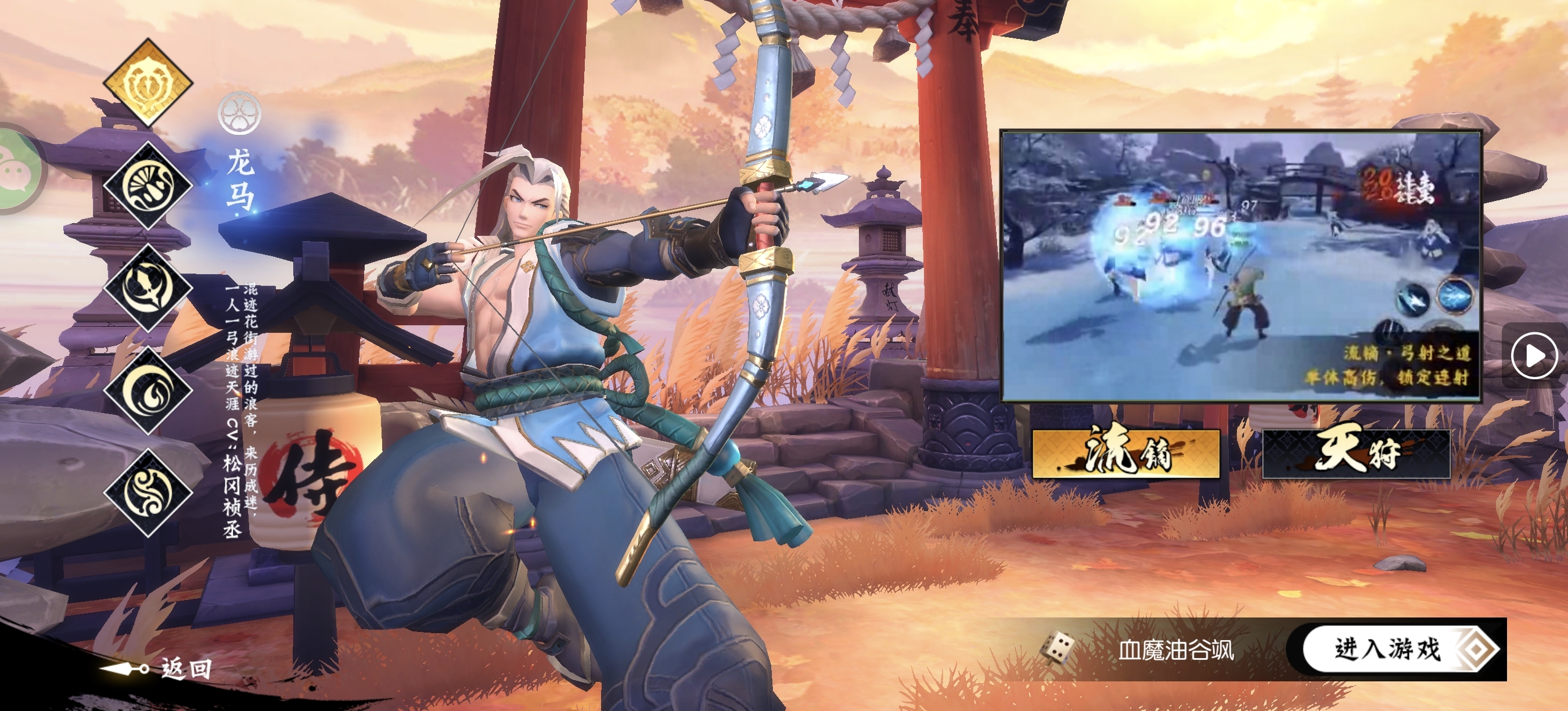Switch to the 流镝 skill style tab
The image size is (1568, 711).
[x=1126, y=453]
